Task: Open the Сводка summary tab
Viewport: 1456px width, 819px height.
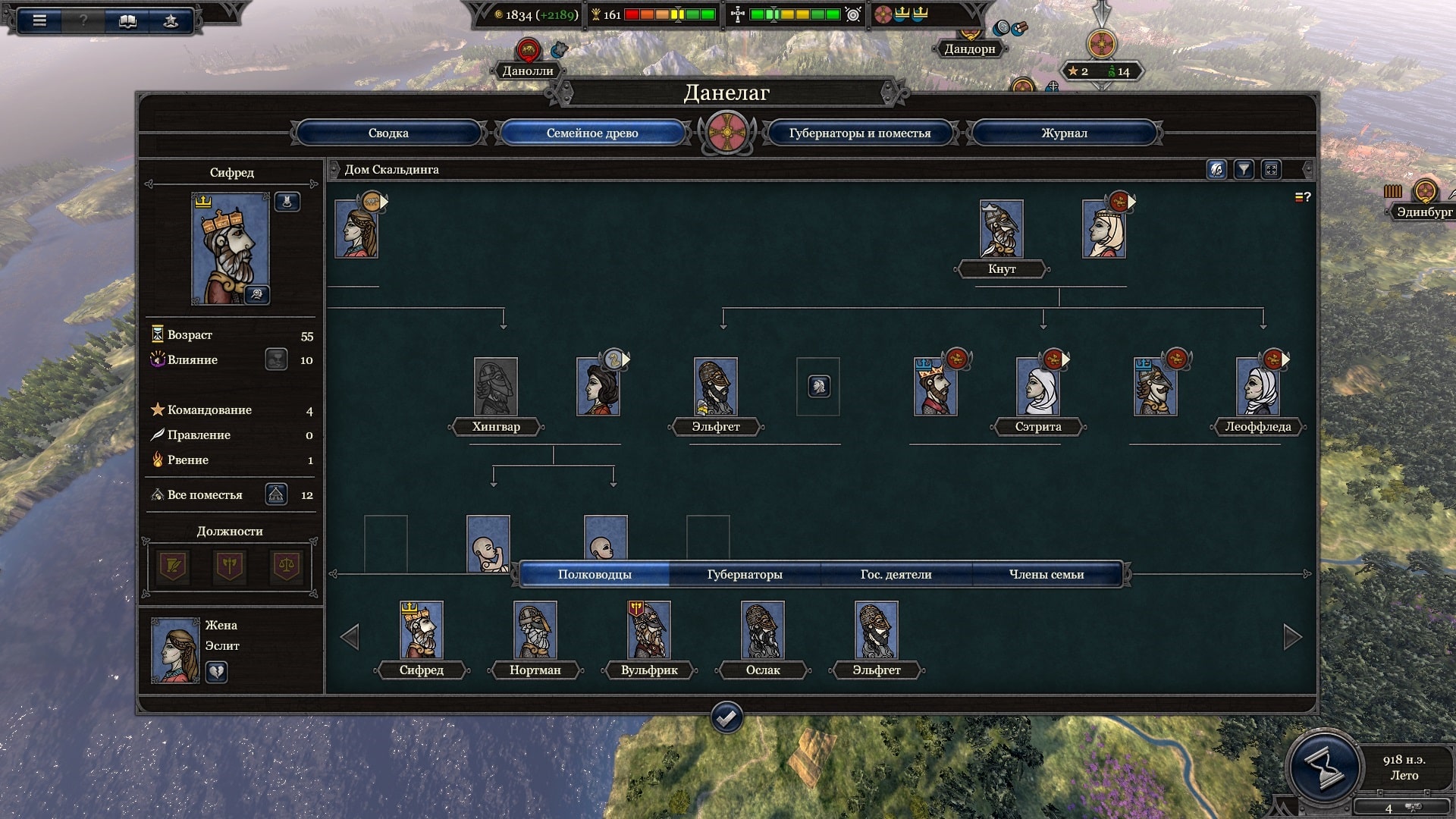Action: tap(388, 133)
